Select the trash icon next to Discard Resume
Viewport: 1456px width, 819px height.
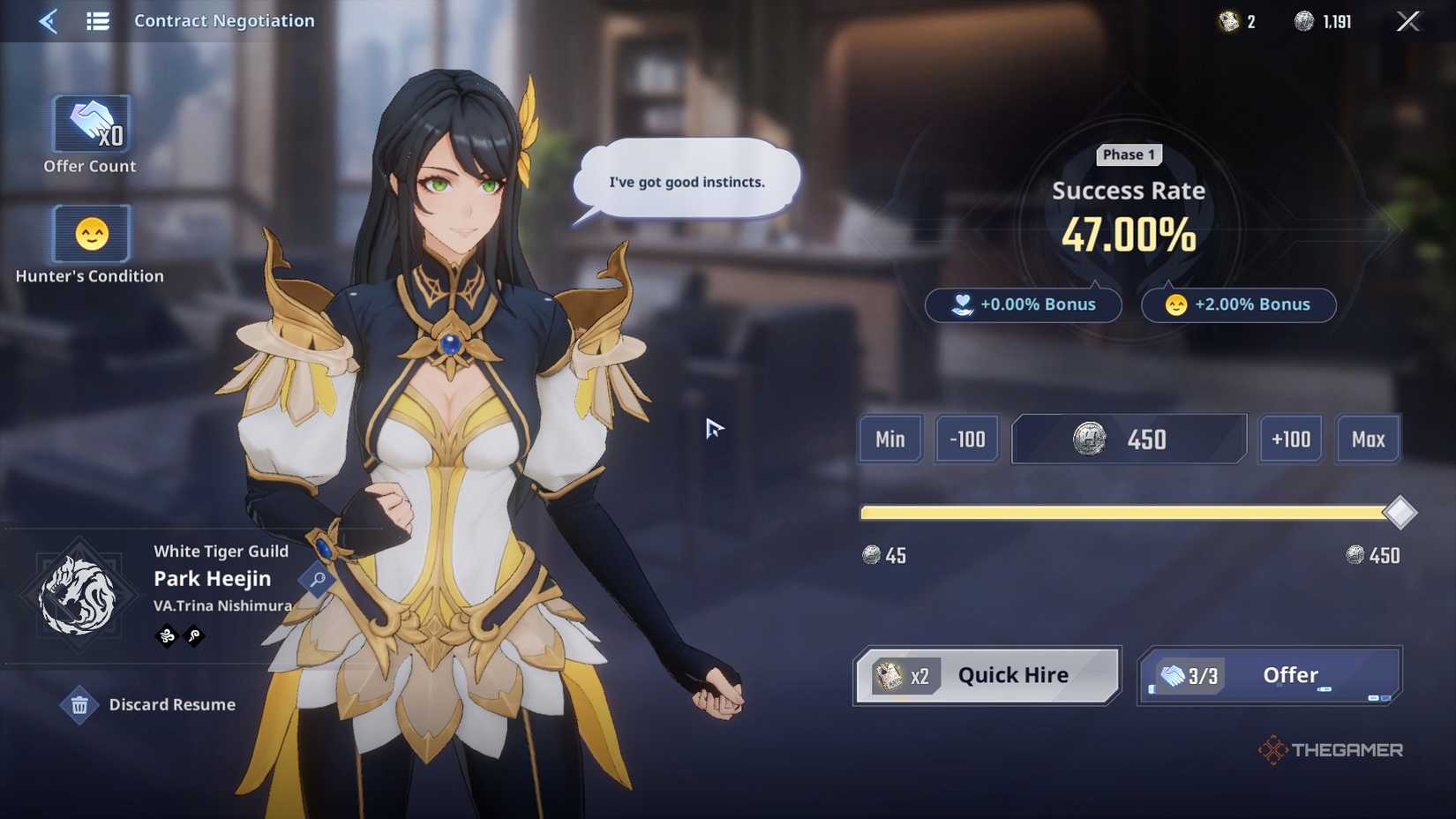click(80, 704)
